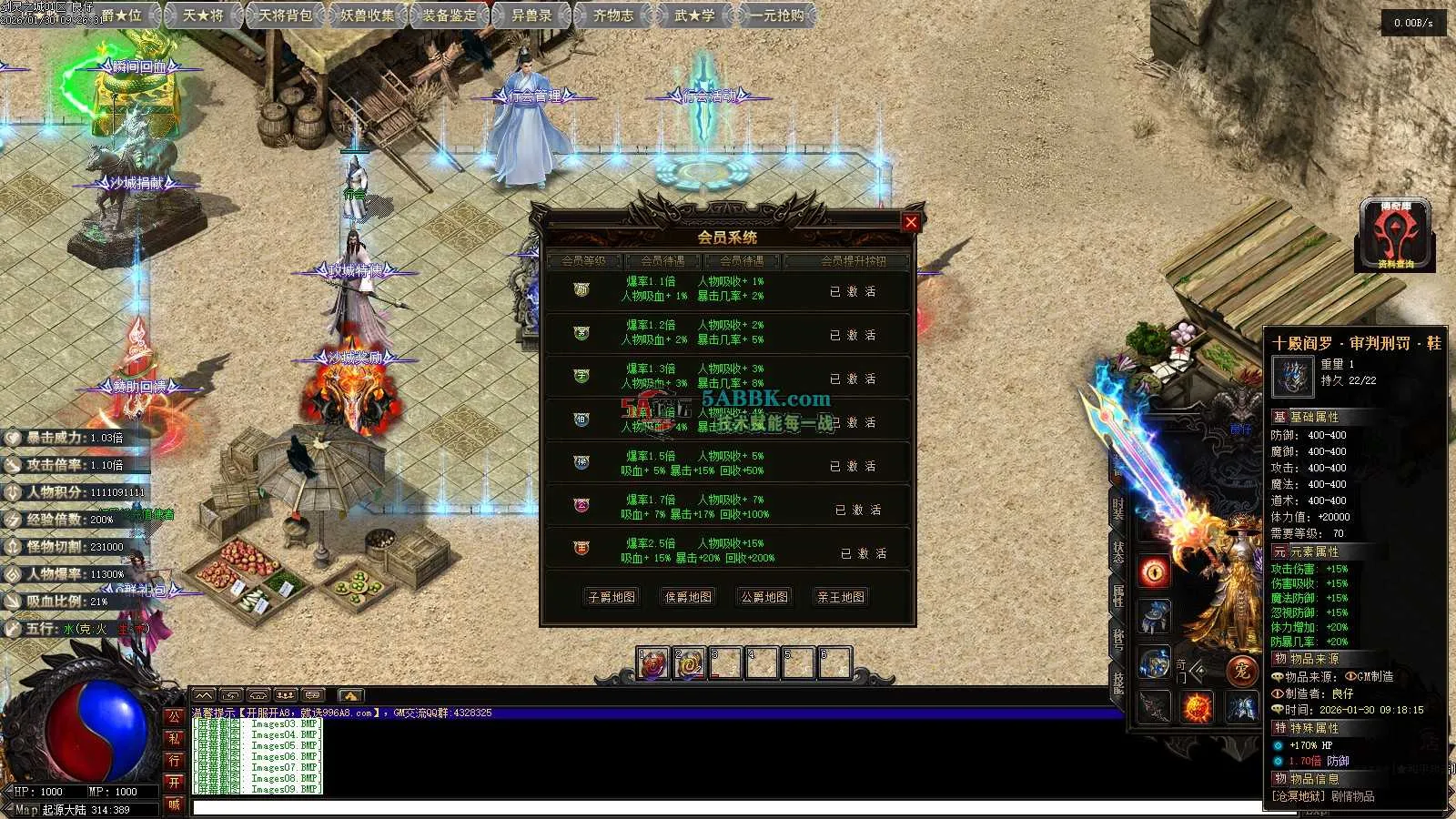Switch to the 时装 character tab
The image size is (1456, 819).
pos(1118,510)
